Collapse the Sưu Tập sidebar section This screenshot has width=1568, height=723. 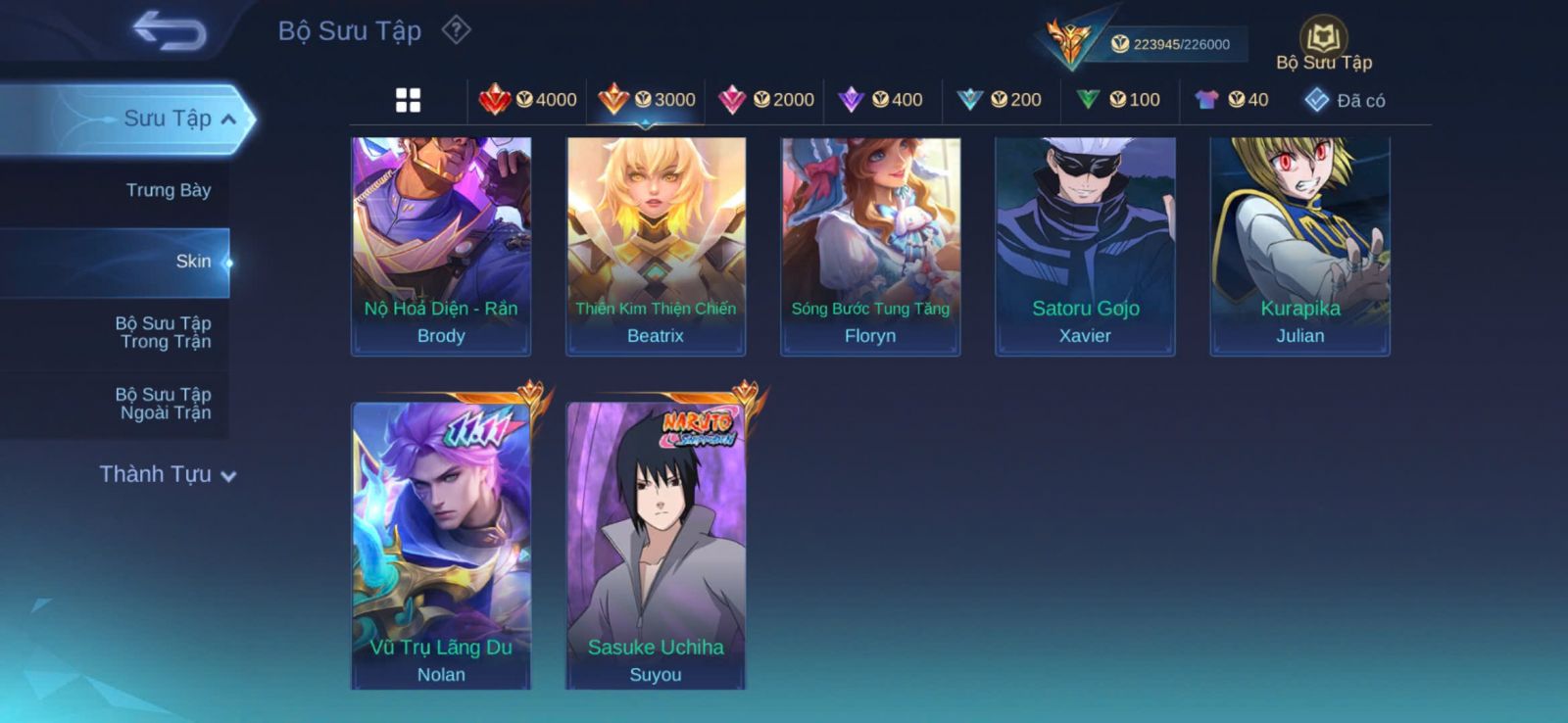pos(227,120)
